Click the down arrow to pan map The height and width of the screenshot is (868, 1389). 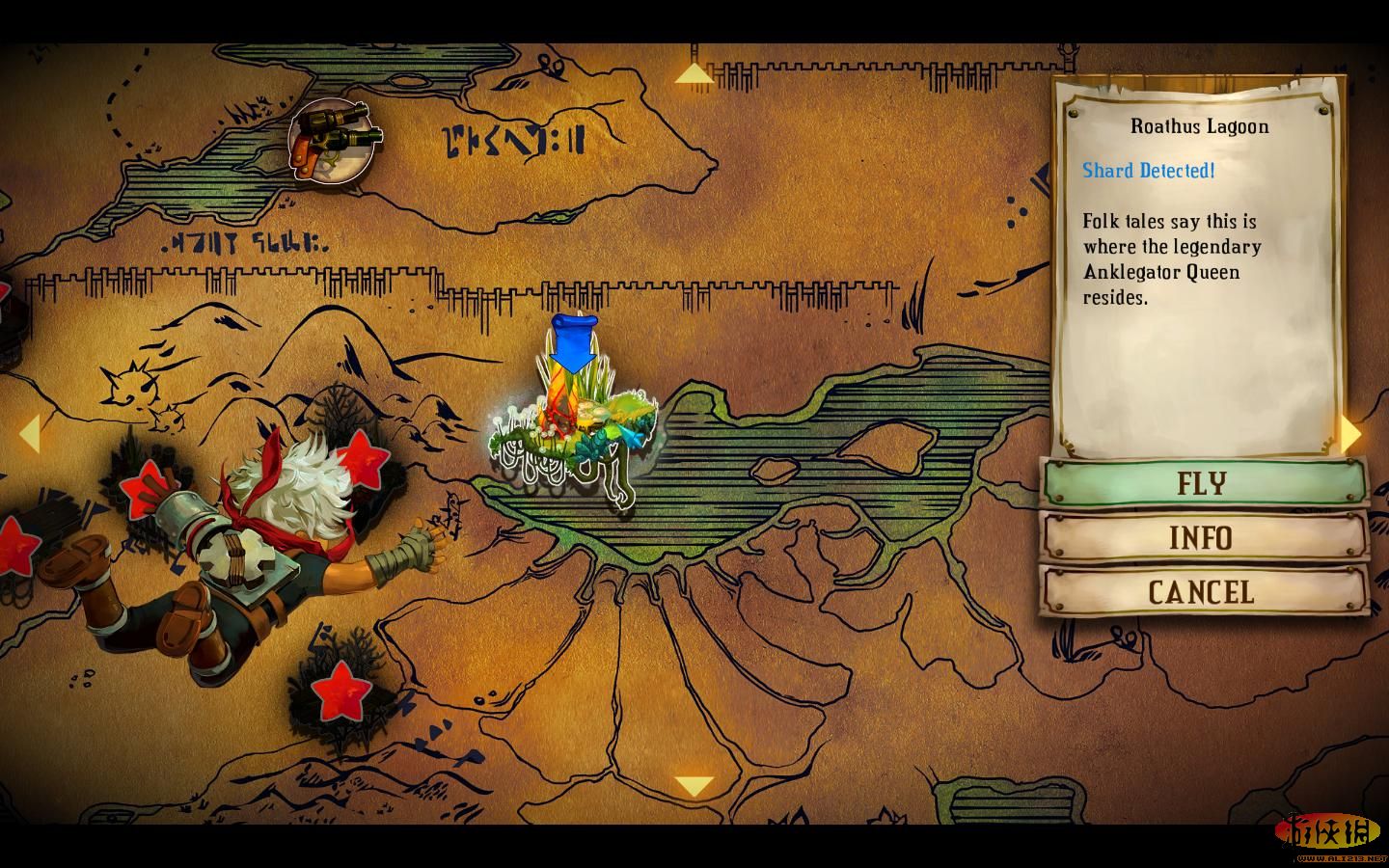coord(693,786)
